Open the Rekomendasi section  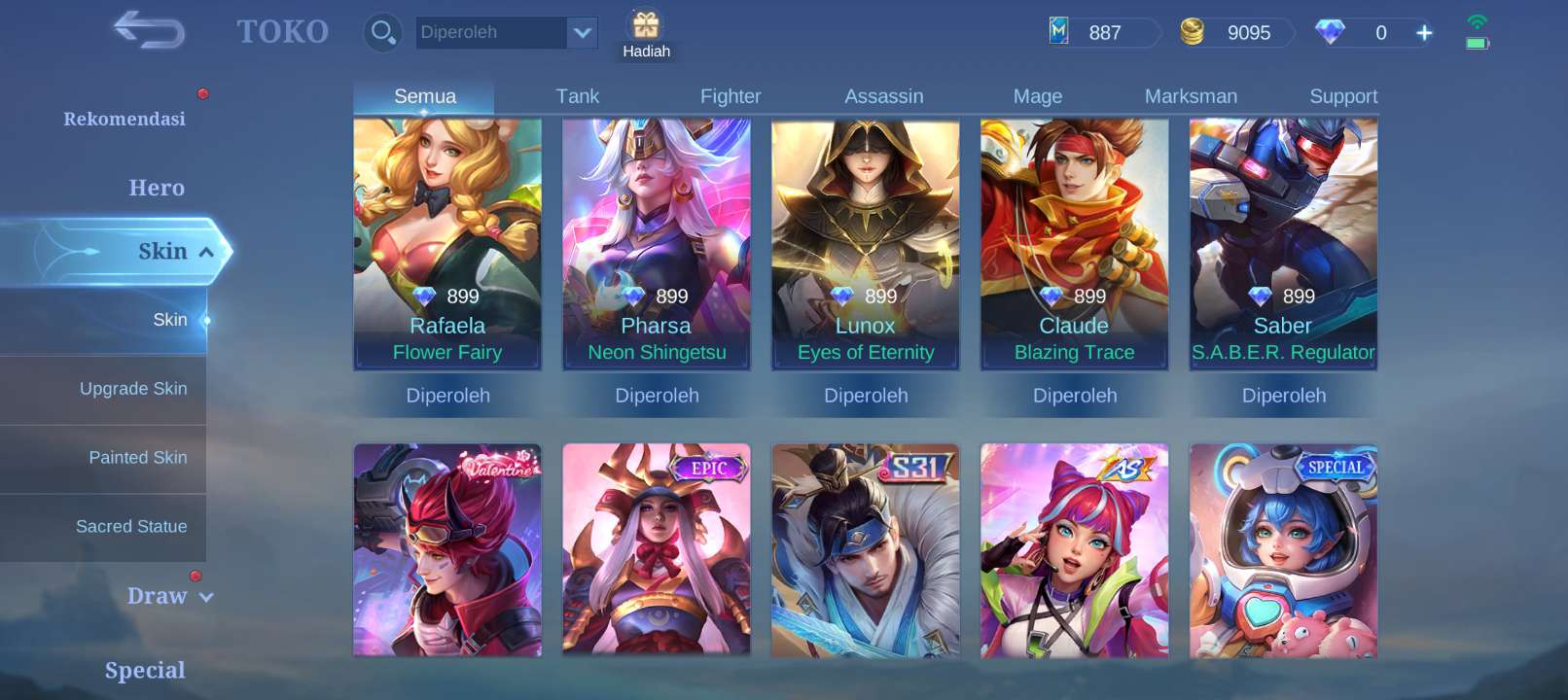(125, 119)
